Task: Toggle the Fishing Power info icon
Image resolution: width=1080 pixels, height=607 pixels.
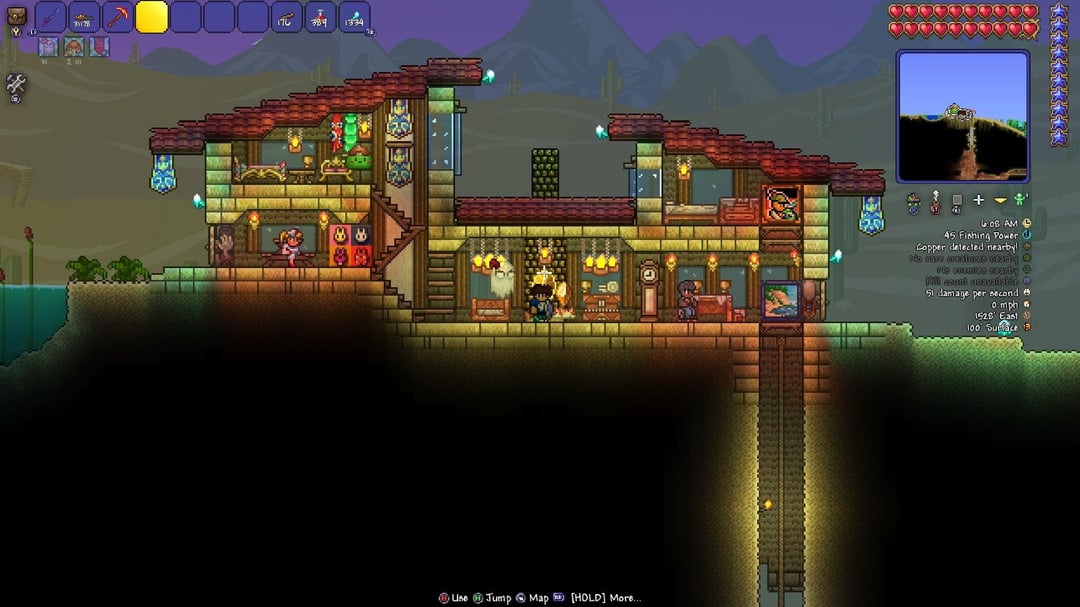Action: point(1027,236)
